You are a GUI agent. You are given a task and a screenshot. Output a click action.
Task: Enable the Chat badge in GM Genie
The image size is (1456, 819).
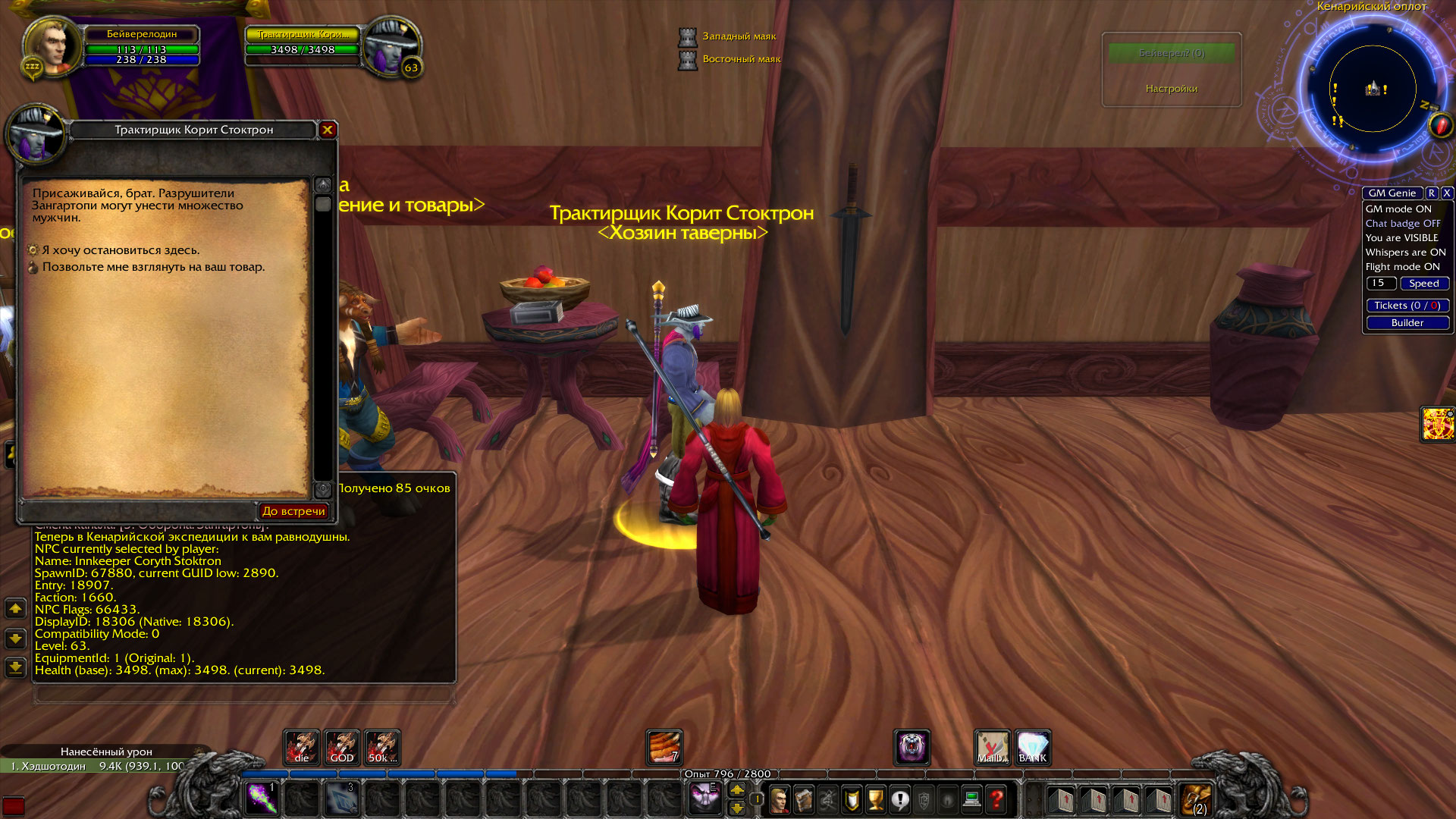[1404, 223]
